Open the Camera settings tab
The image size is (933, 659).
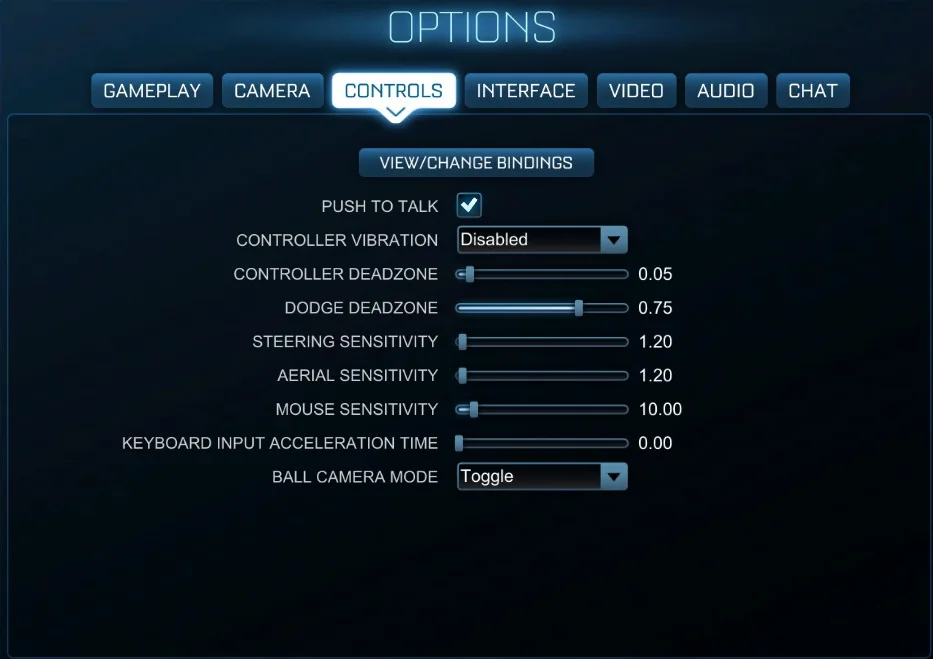click(272, 91)
